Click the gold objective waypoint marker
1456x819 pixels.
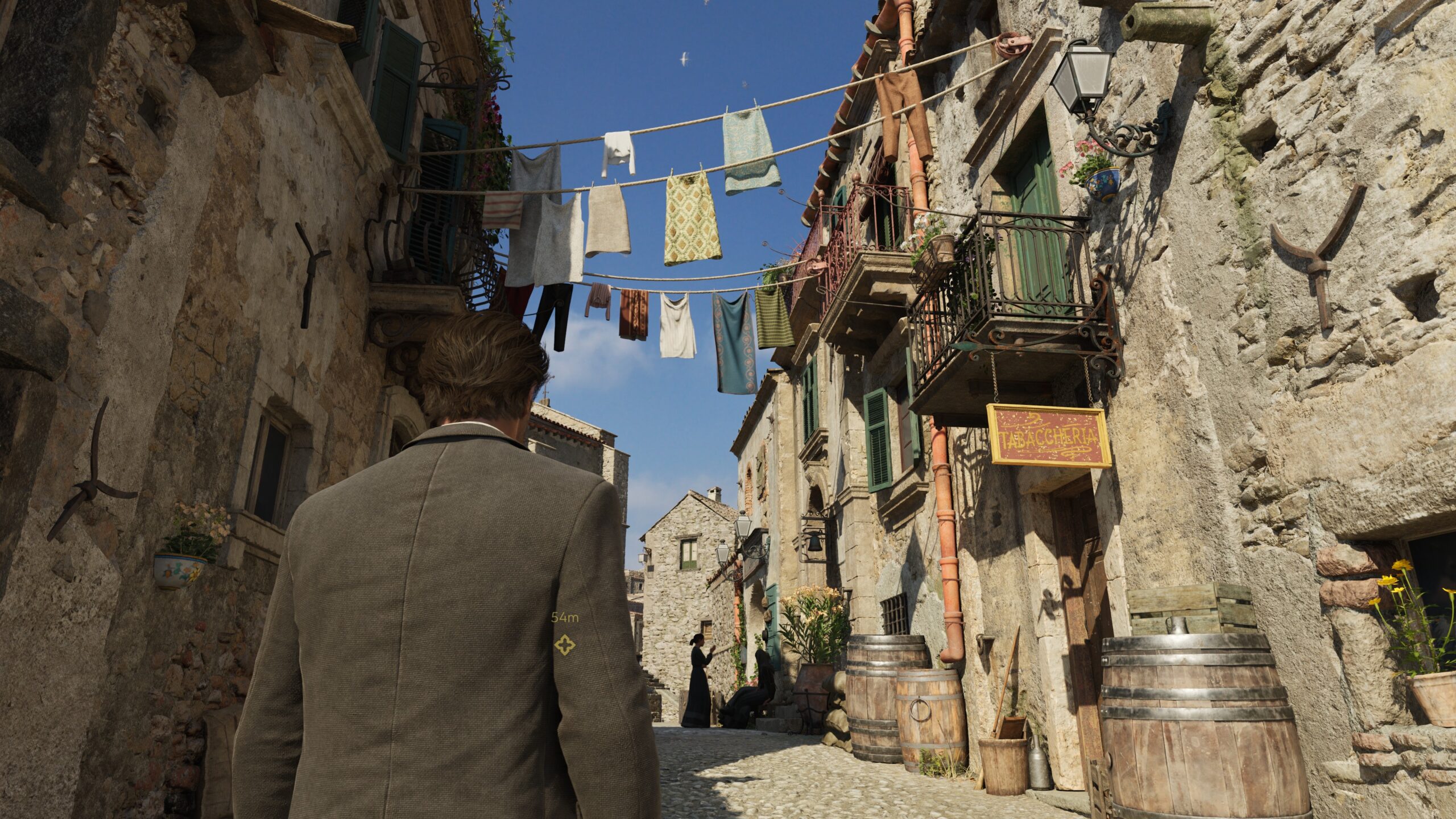click(x=565, y=644)
